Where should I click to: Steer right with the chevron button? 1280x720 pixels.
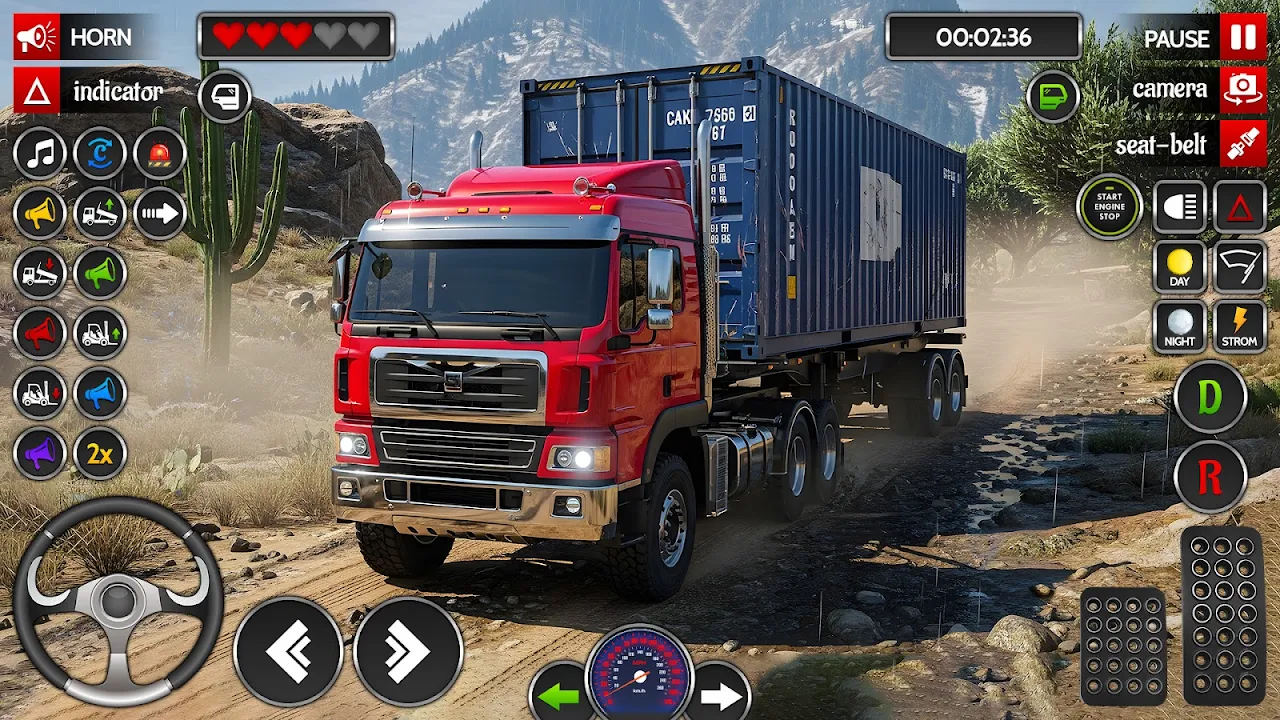click(x=408, y=652)
